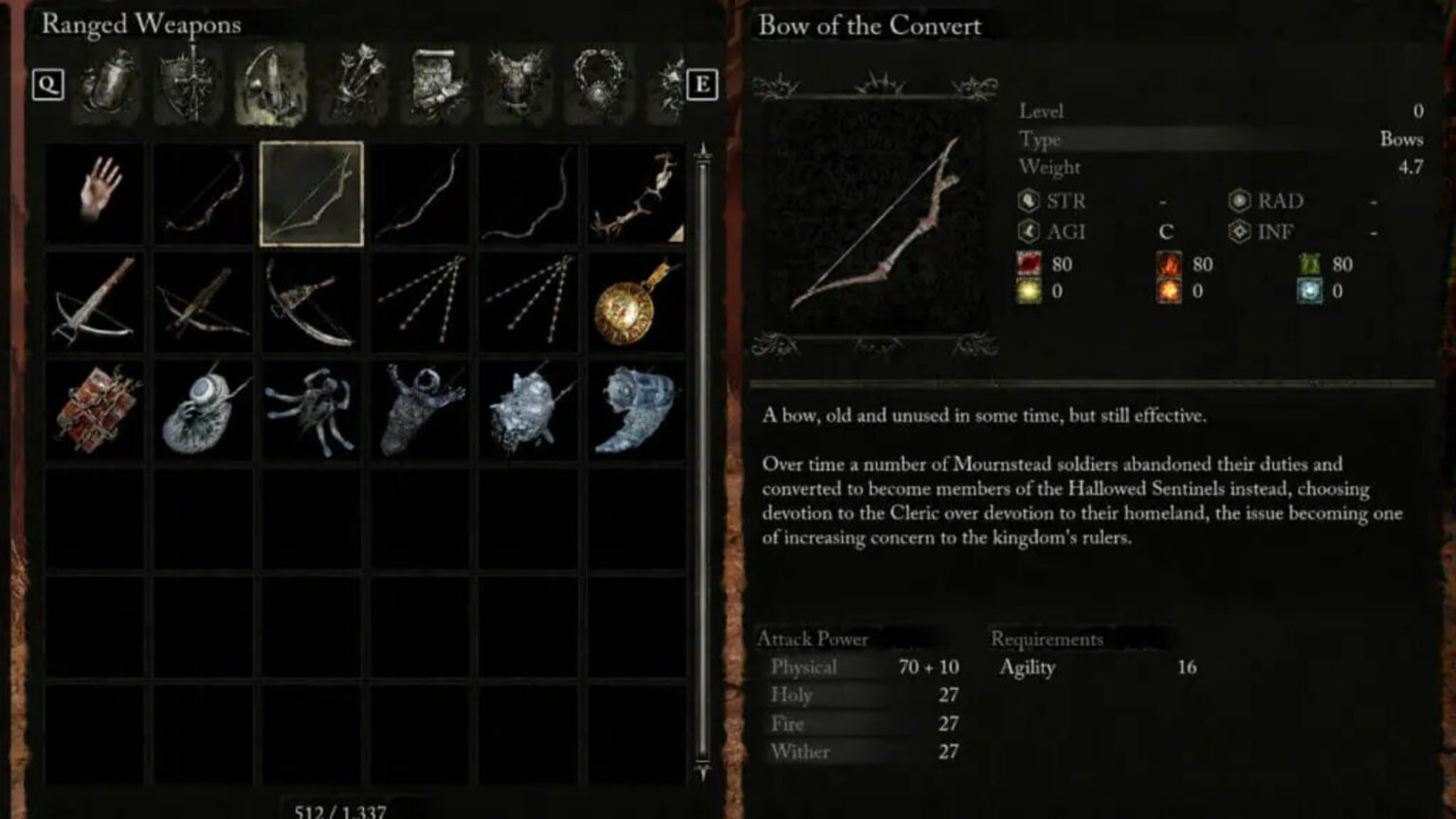Click the Ranged Weapons panel title
Viewport: 1456px width, 819px height.
tap(140, 26)
